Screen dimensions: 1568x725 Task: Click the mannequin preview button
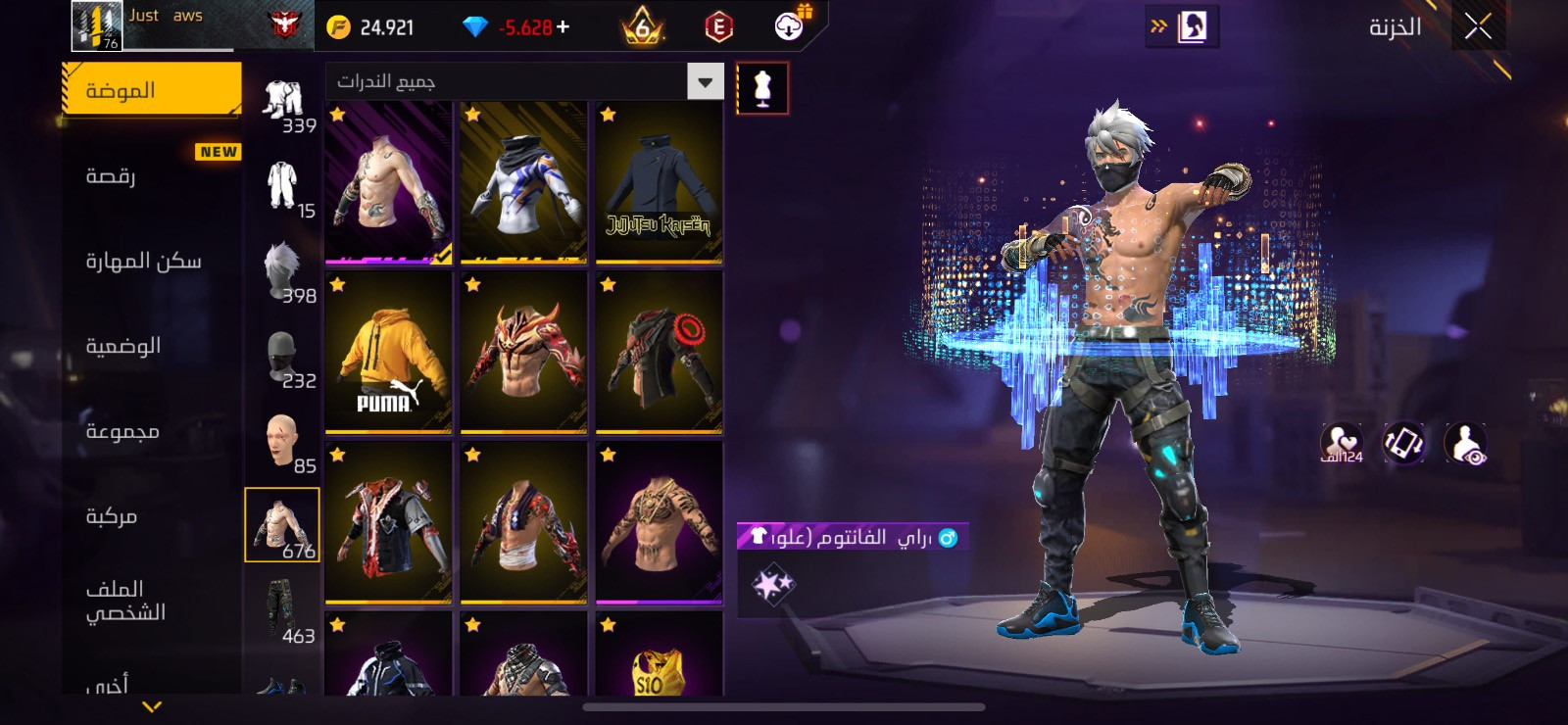point(761,88)
